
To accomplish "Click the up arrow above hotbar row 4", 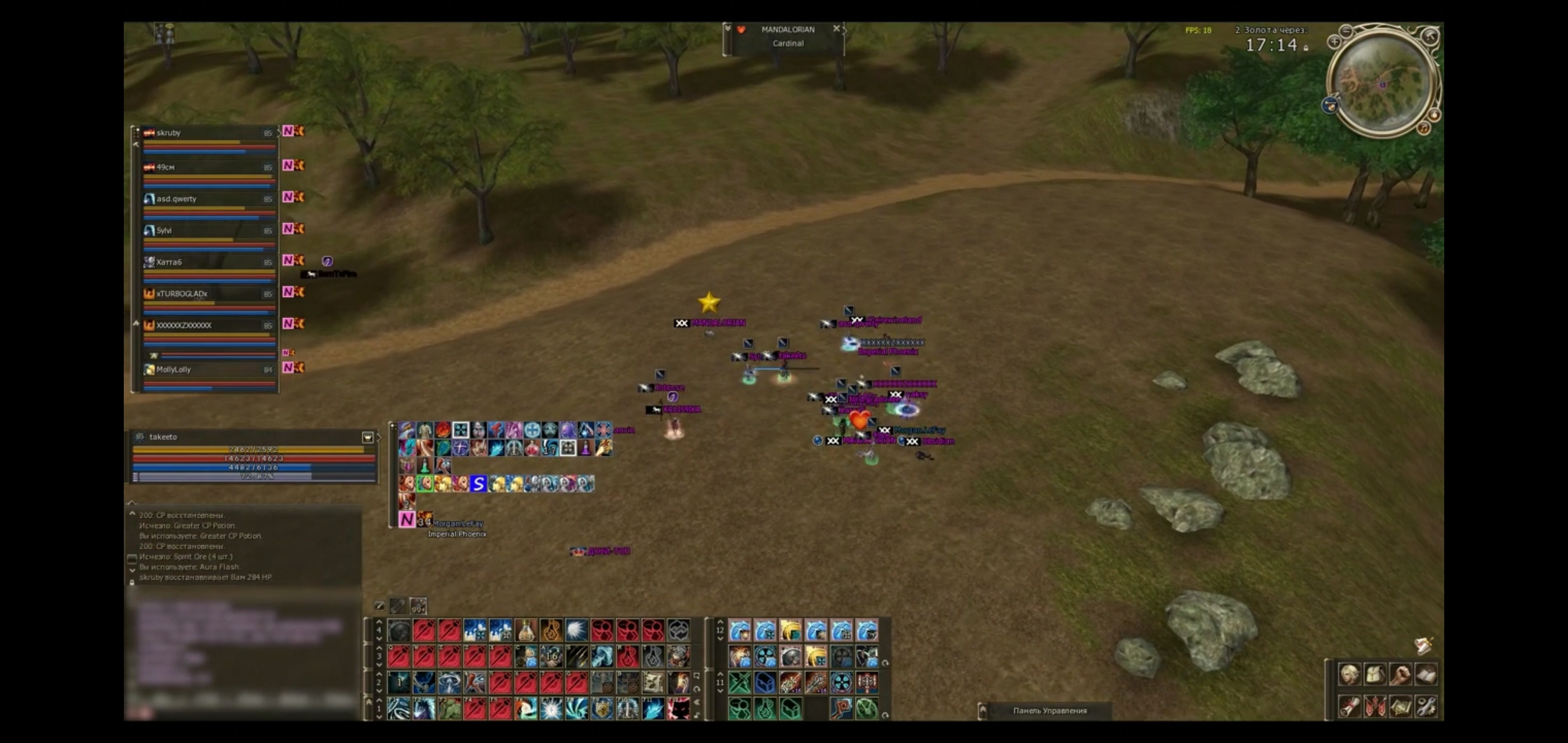I will tap(379, 622).
